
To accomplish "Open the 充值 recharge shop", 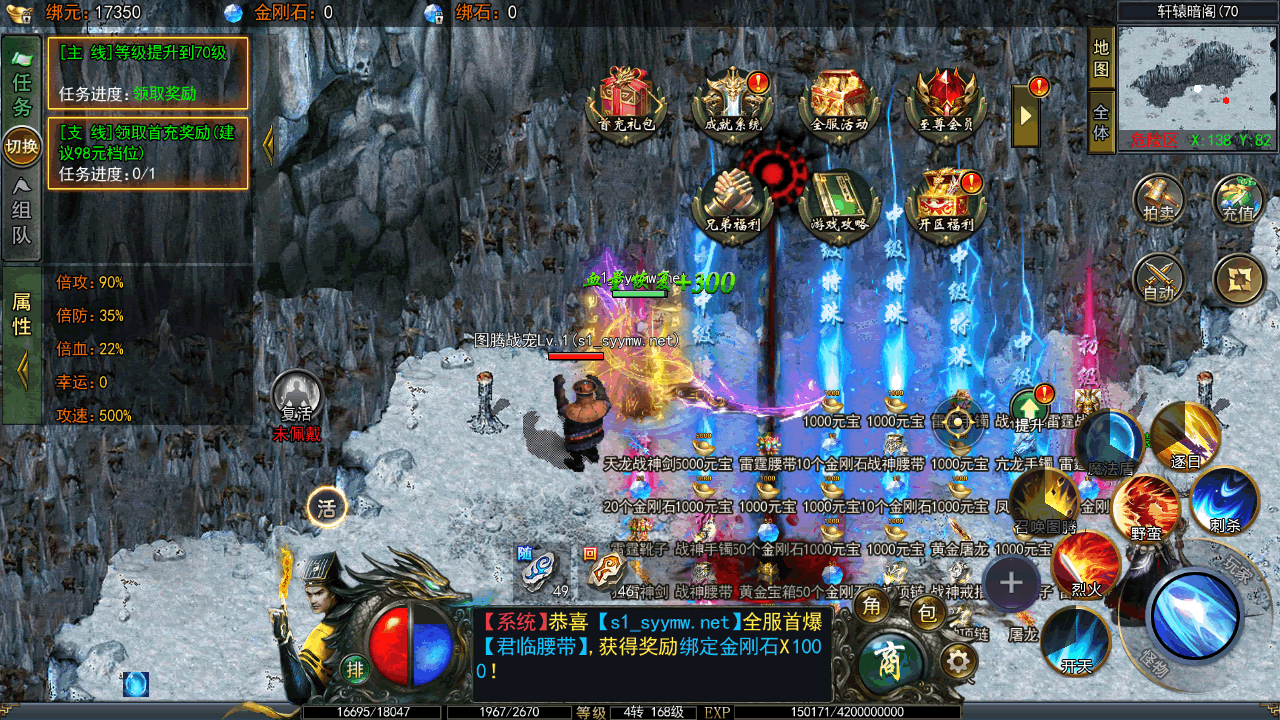I will [x=1238, y=200].
